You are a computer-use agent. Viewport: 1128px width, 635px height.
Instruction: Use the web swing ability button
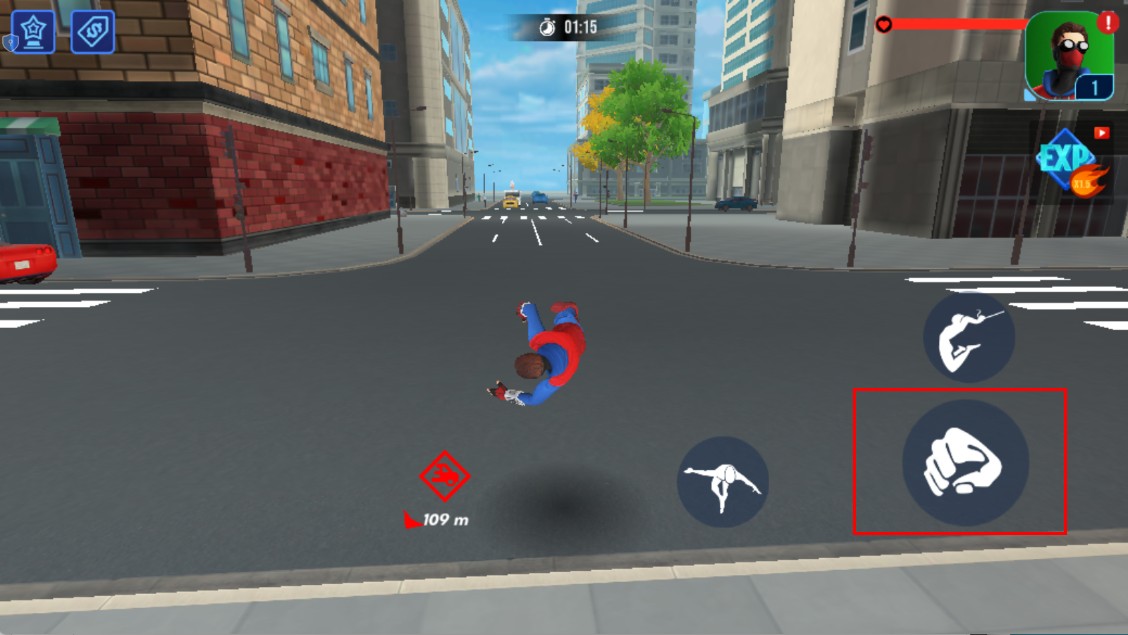[x=968, y=337]
